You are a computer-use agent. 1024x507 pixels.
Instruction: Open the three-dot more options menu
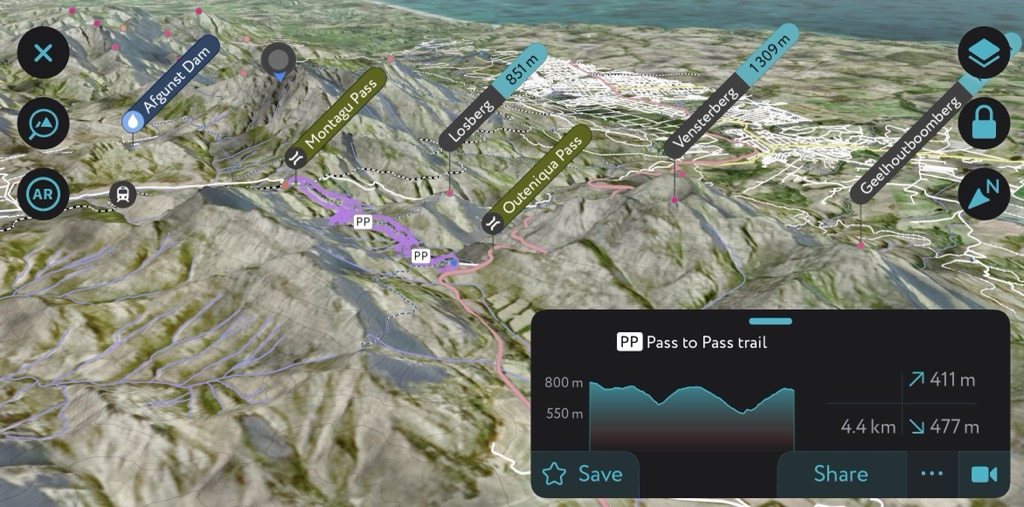pos(932,474)
